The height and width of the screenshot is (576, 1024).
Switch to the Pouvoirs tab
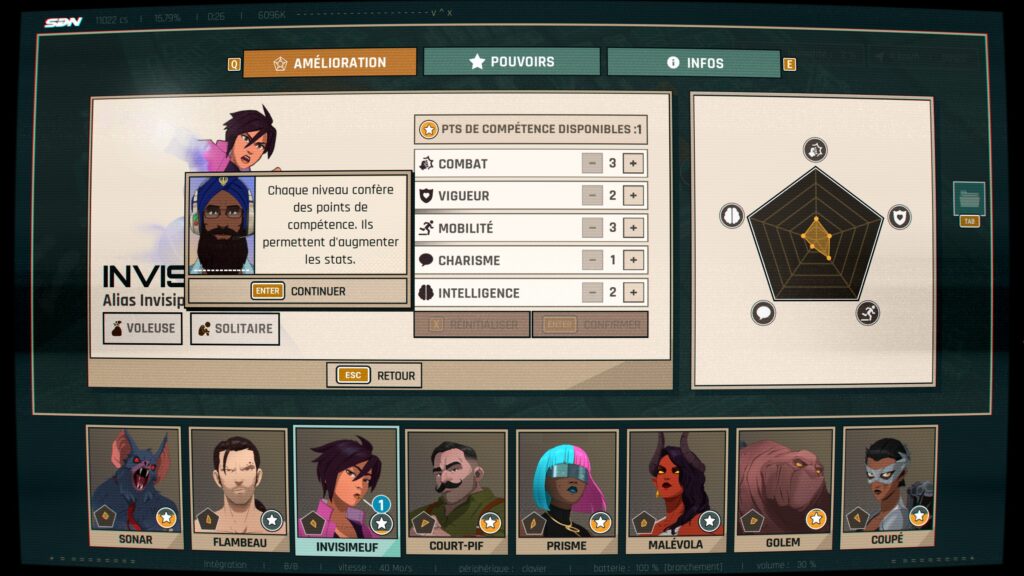point(511,62)
